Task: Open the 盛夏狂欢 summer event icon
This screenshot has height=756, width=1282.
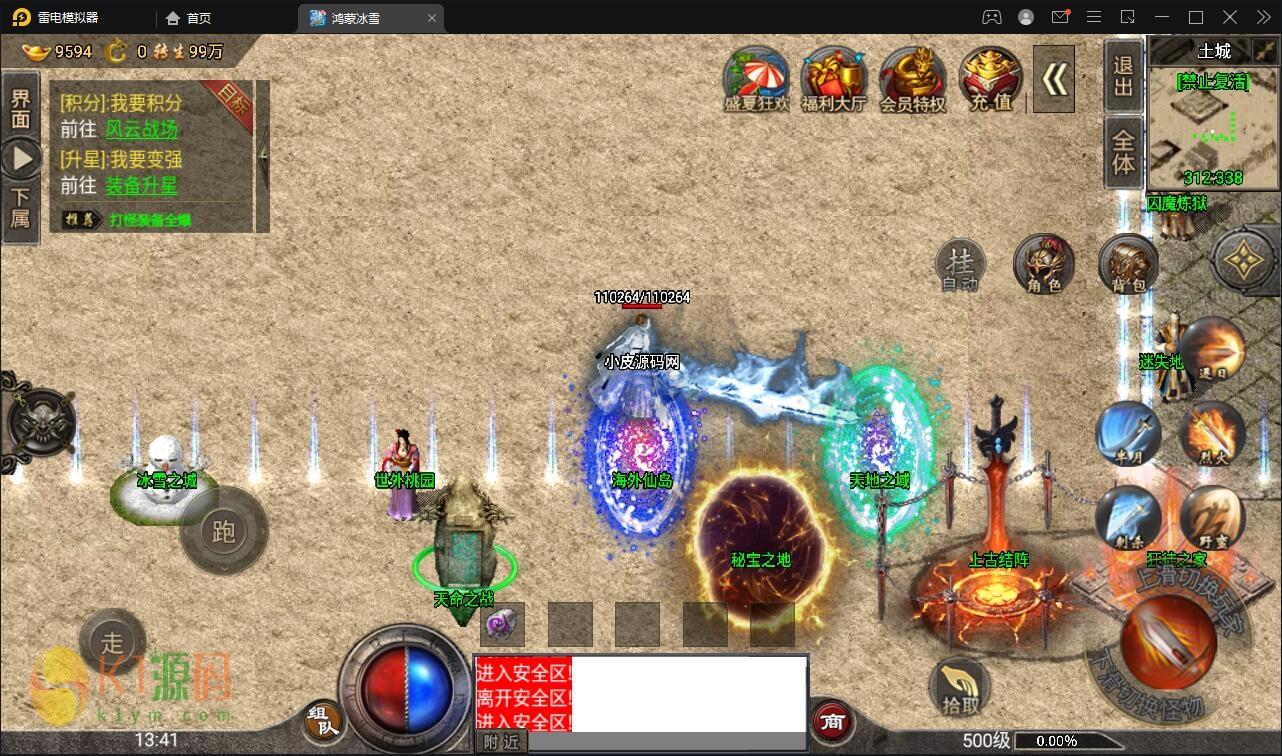Action: tap(757, 78)
